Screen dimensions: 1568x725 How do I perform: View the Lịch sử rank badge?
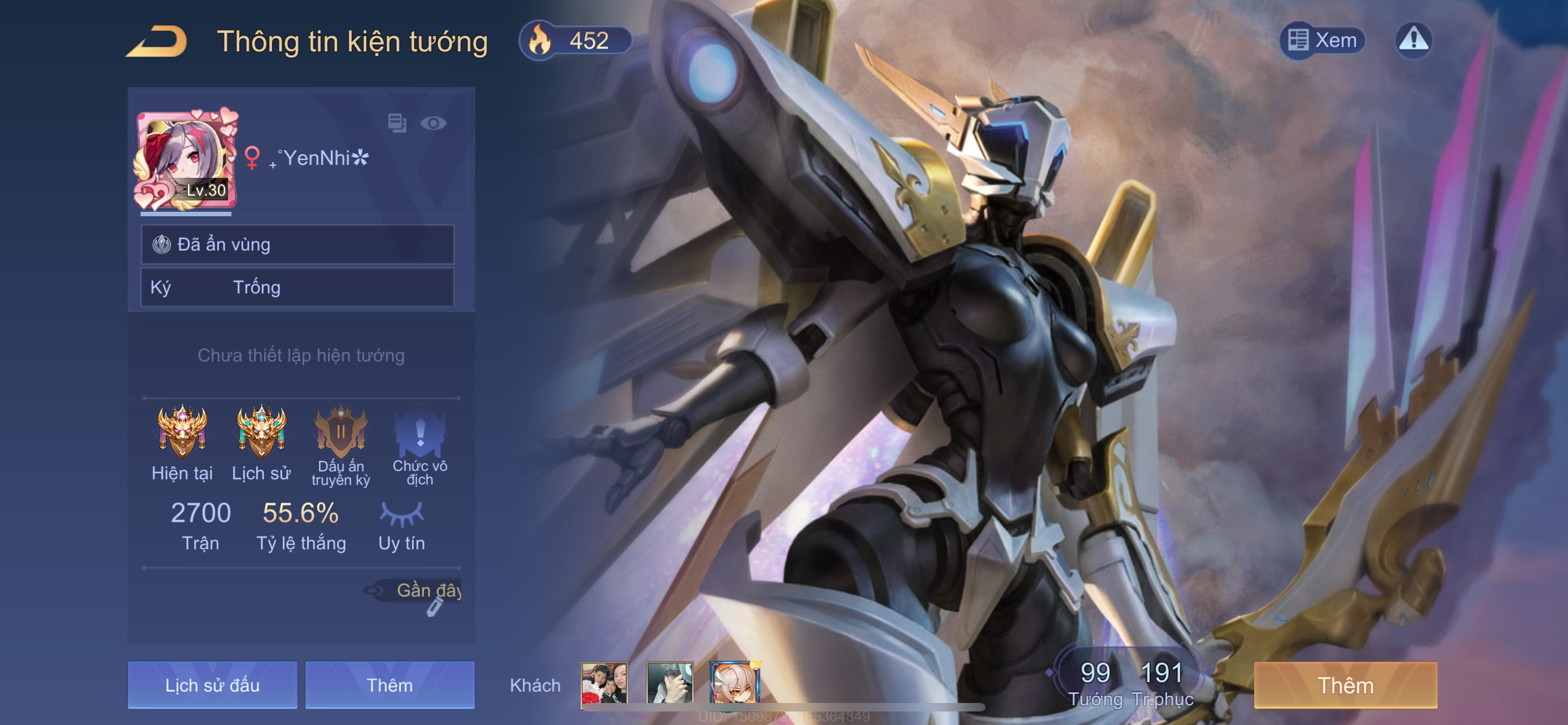261,432
